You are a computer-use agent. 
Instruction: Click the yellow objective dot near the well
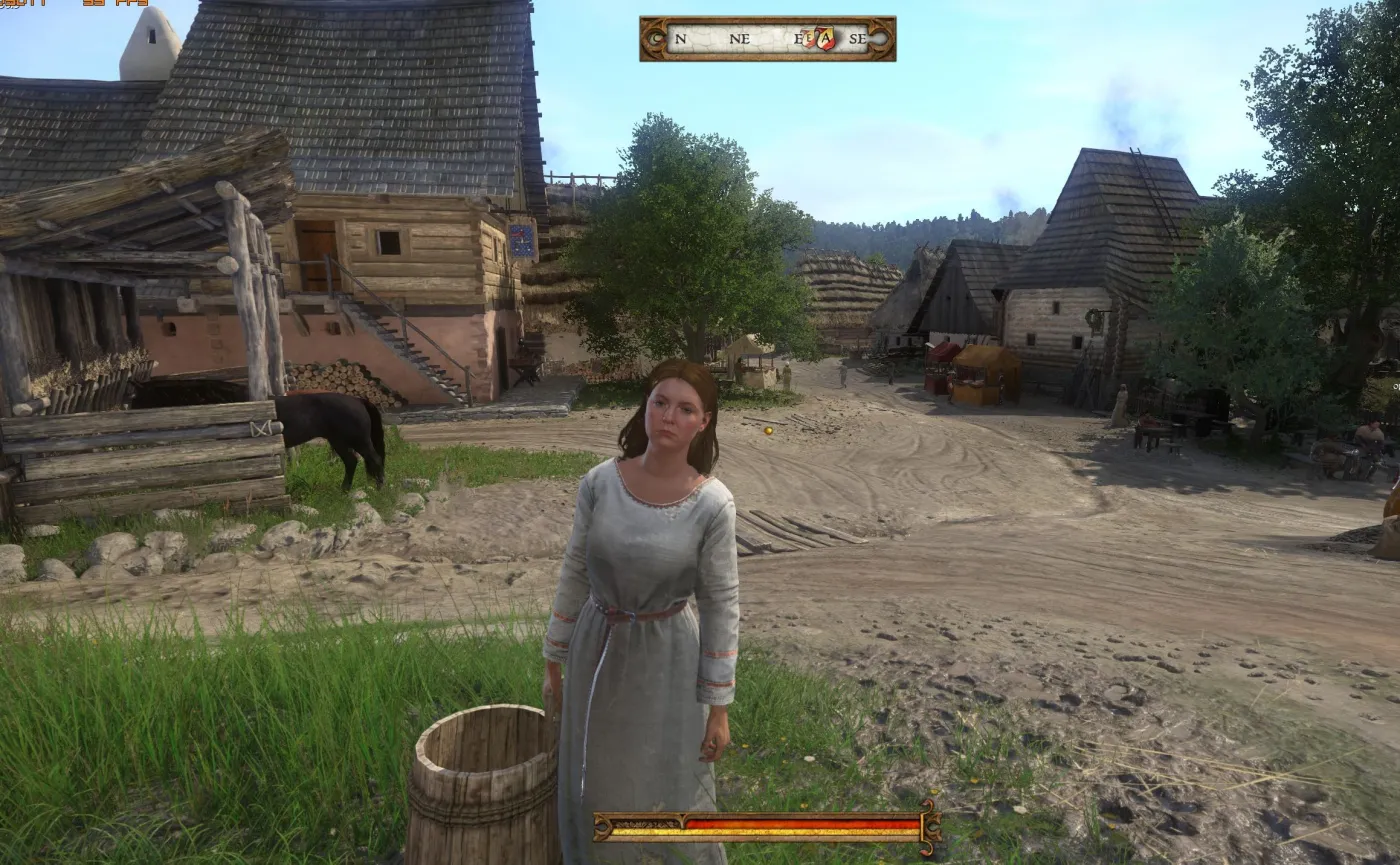[766, 430]
